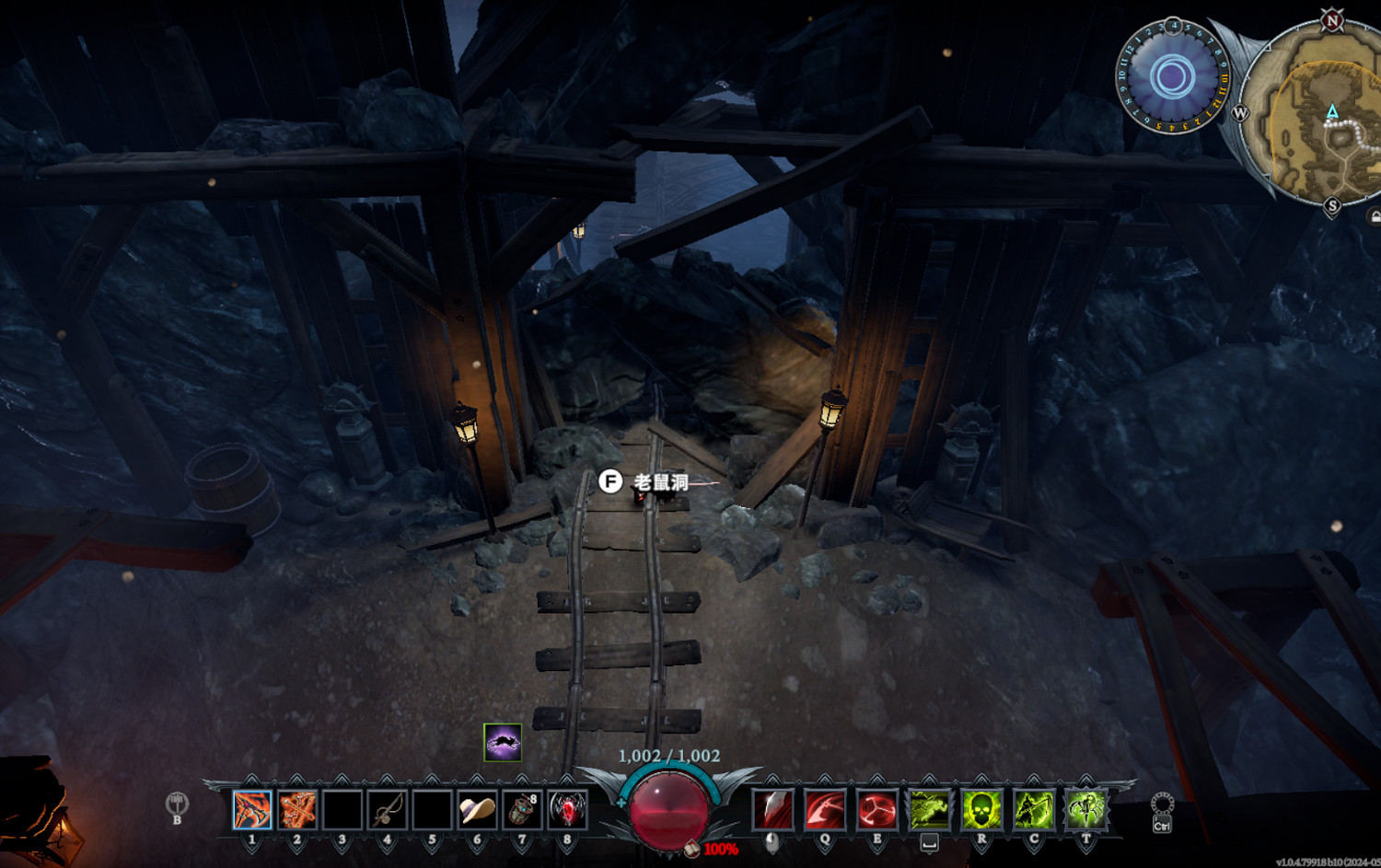Activate the green spider ultimate ability
Viewport: 1381px width, 868px height.
pos(1086,810)
